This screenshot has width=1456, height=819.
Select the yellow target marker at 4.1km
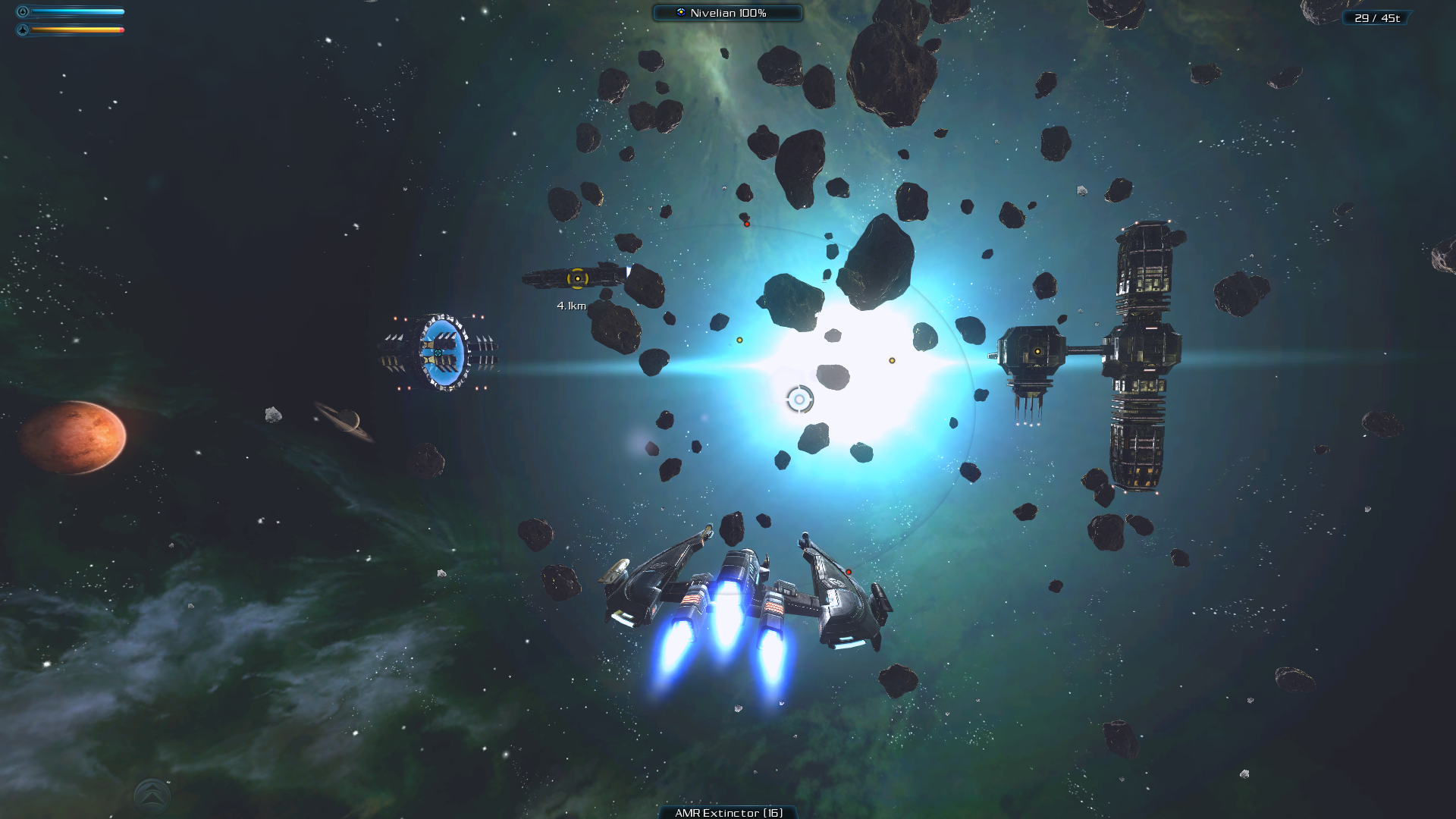click(x=578, y=279)
